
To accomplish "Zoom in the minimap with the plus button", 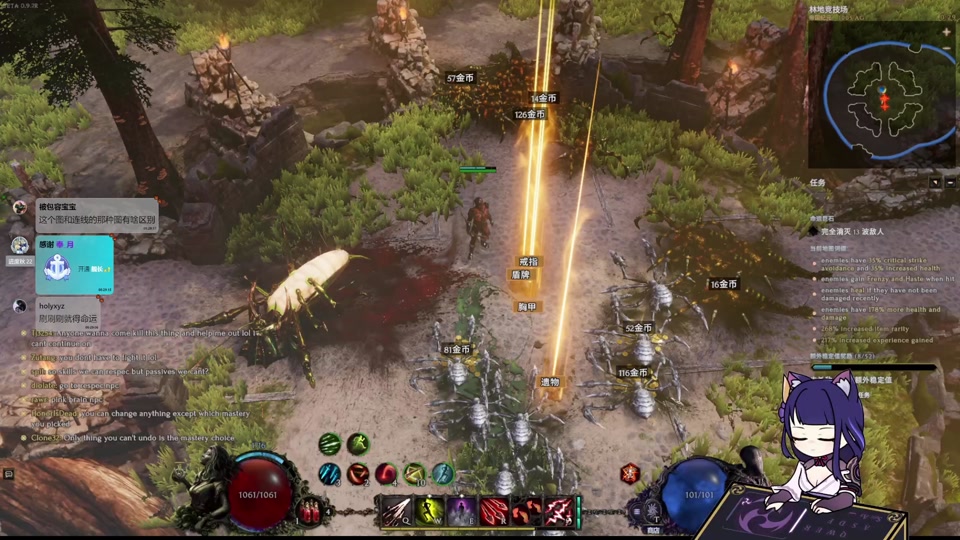I will (946, 32).
